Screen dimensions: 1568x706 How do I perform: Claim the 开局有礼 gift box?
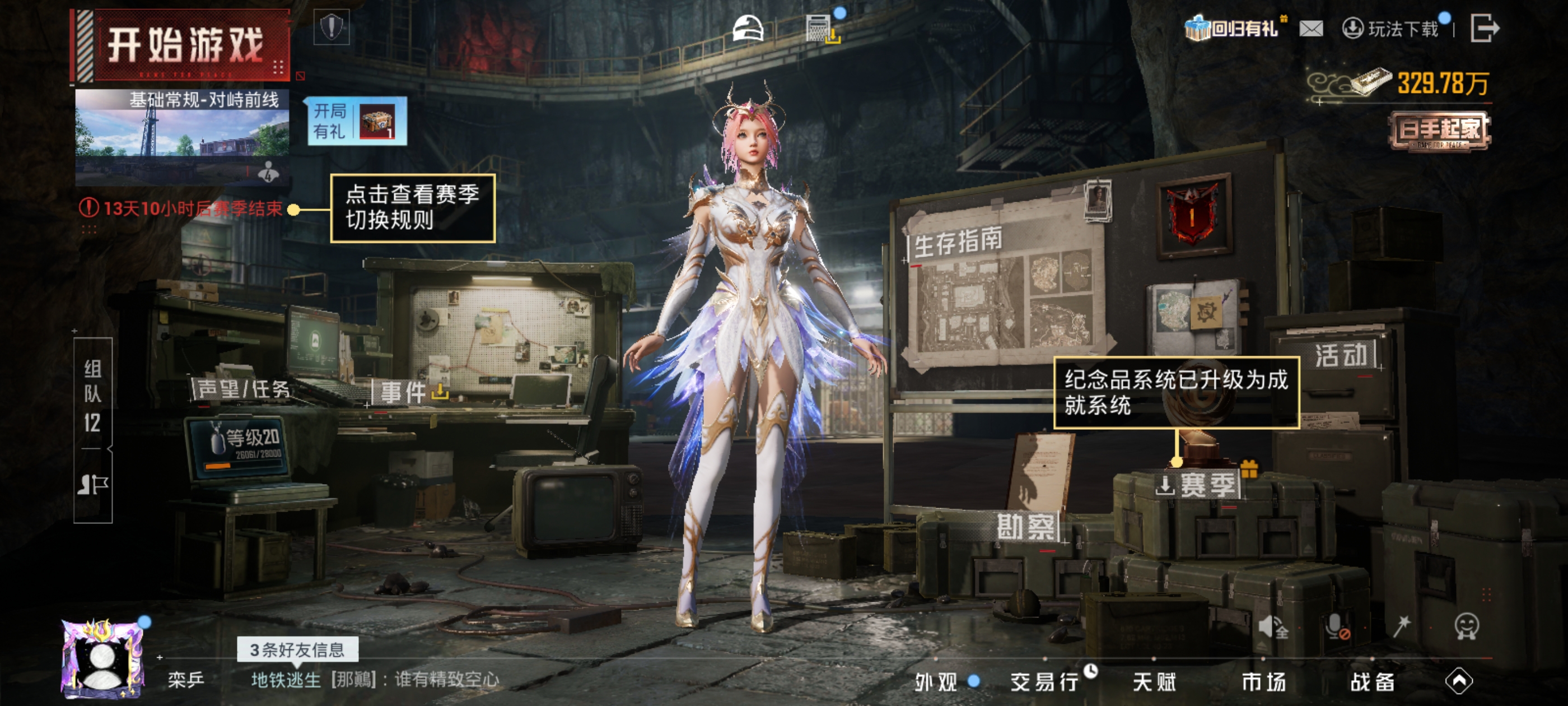click(x=357, y=120)
